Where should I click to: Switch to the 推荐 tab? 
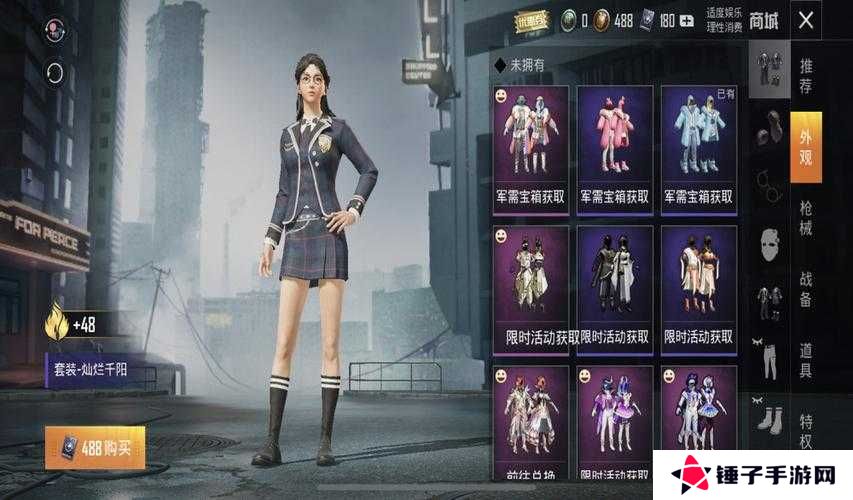point(805,77)
